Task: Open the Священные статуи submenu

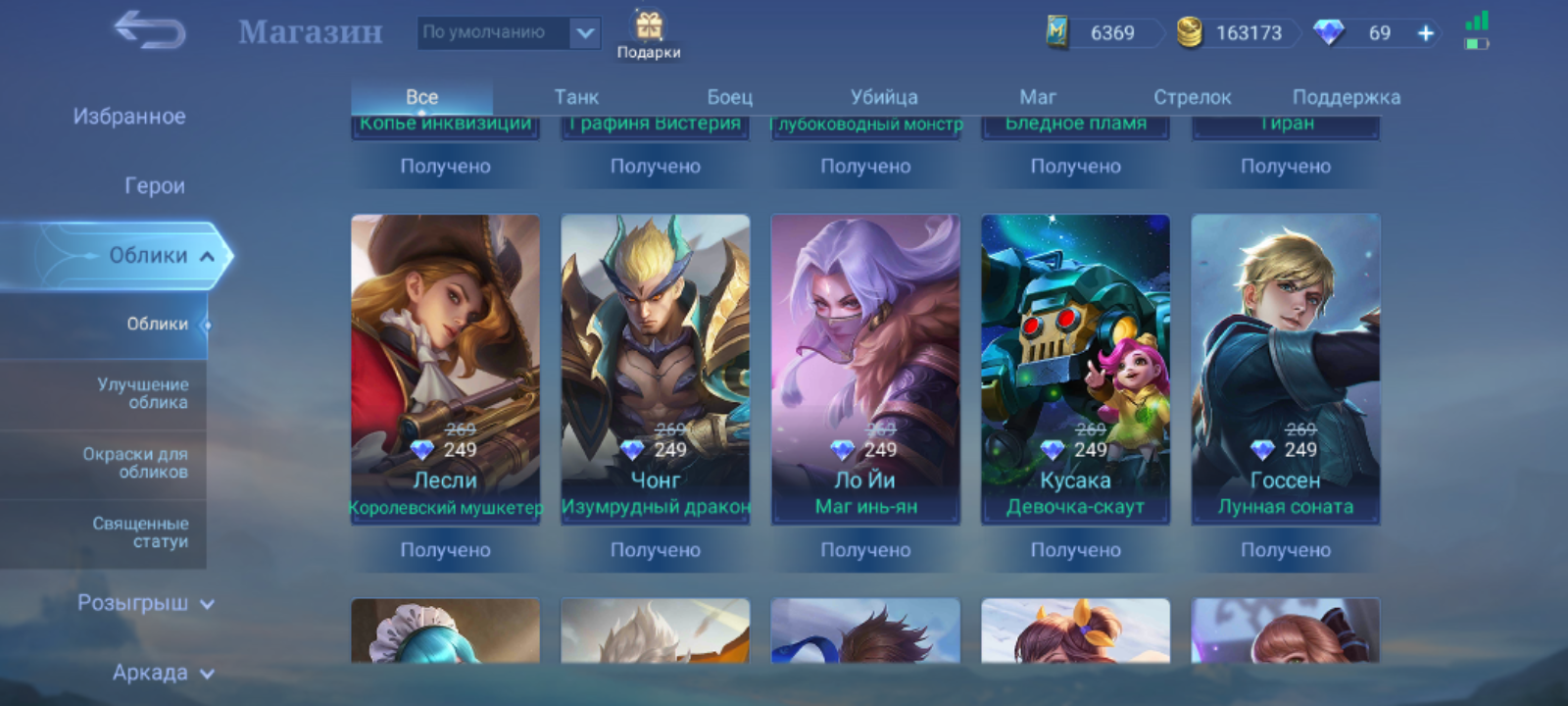Action: (x=140, y=532)
